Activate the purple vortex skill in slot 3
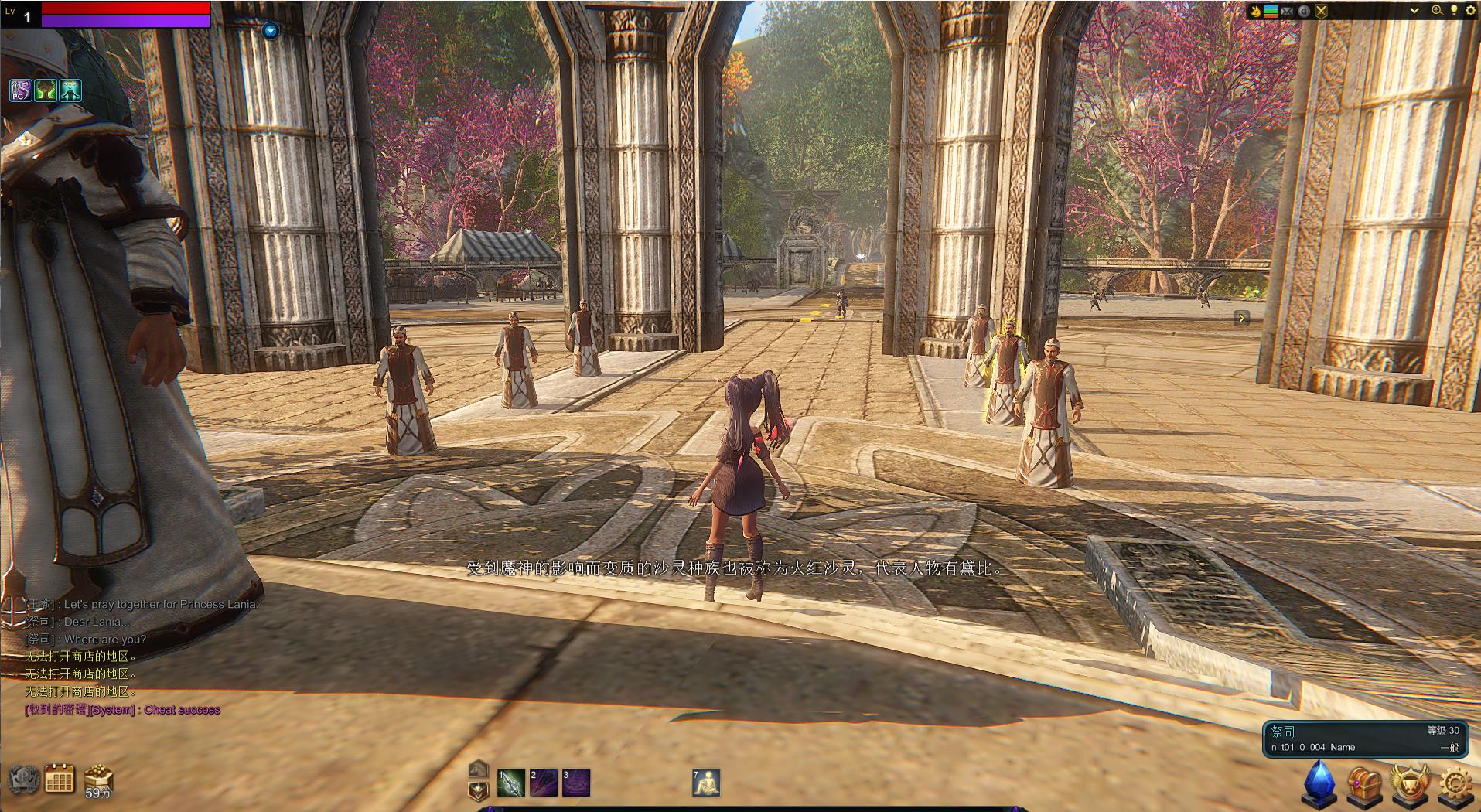 point(575,783)
